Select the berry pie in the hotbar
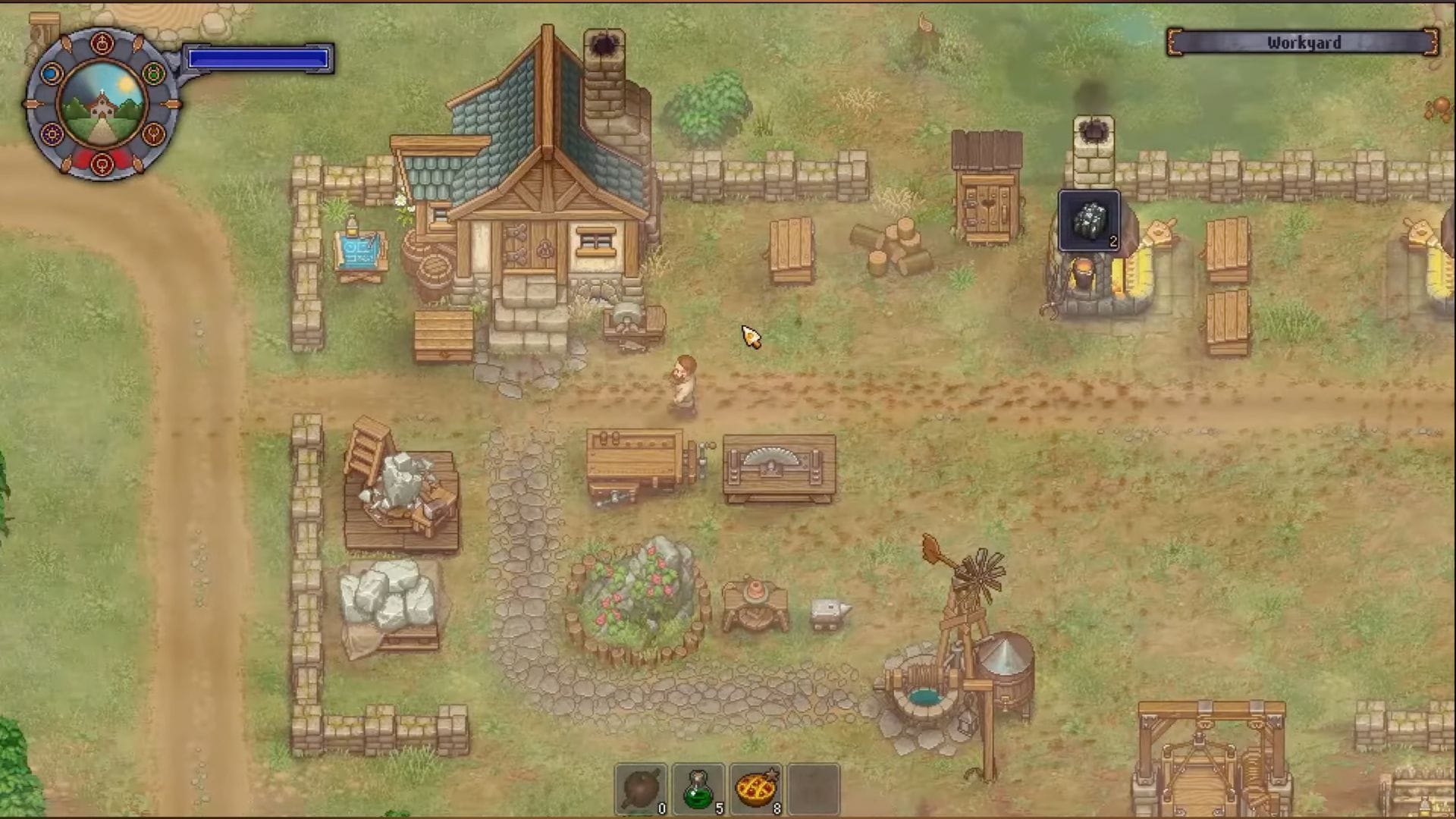Viewport: 1456px width, 819px height. 755,787
